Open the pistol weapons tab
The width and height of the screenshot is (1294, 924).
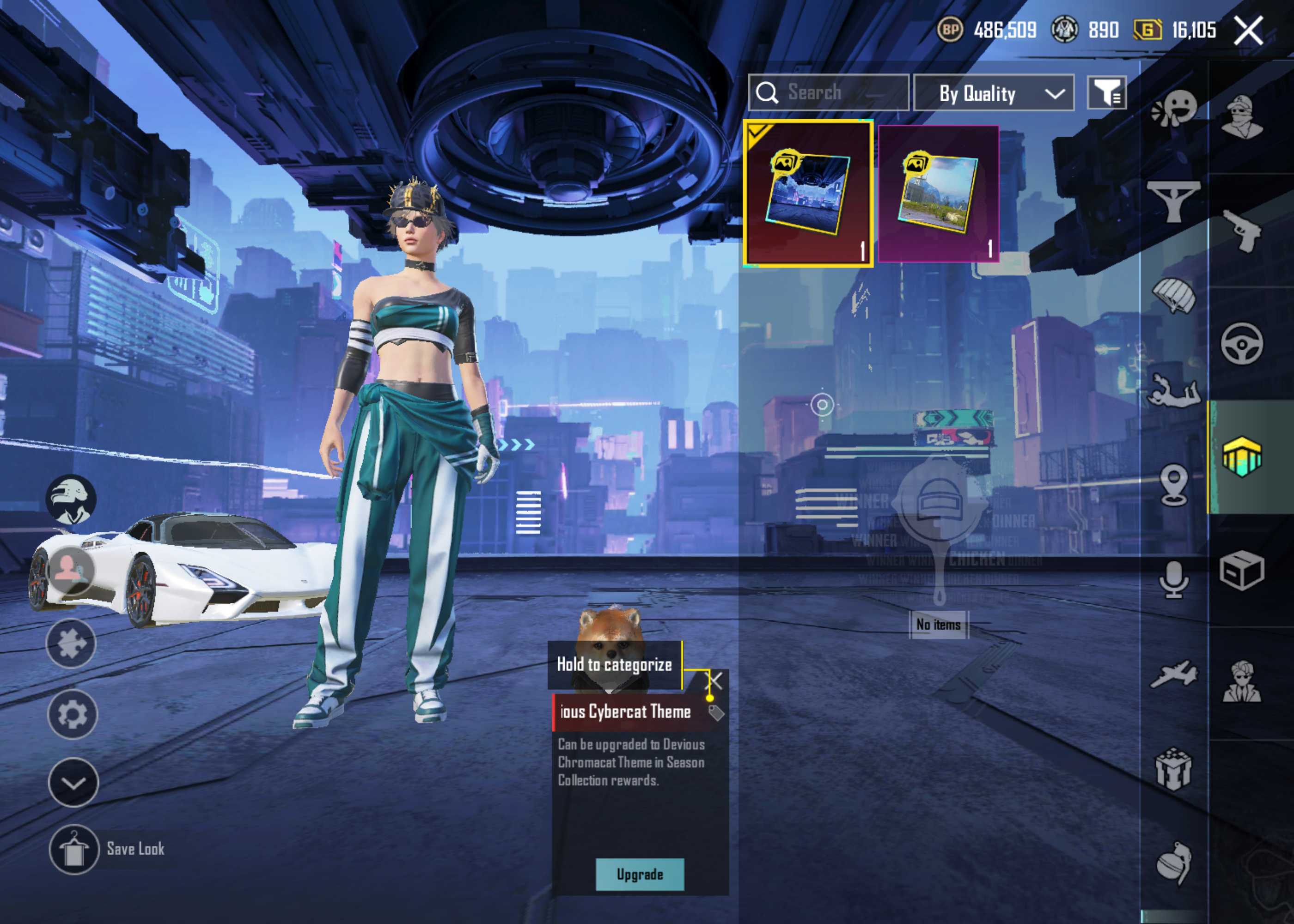(1242, 230)
